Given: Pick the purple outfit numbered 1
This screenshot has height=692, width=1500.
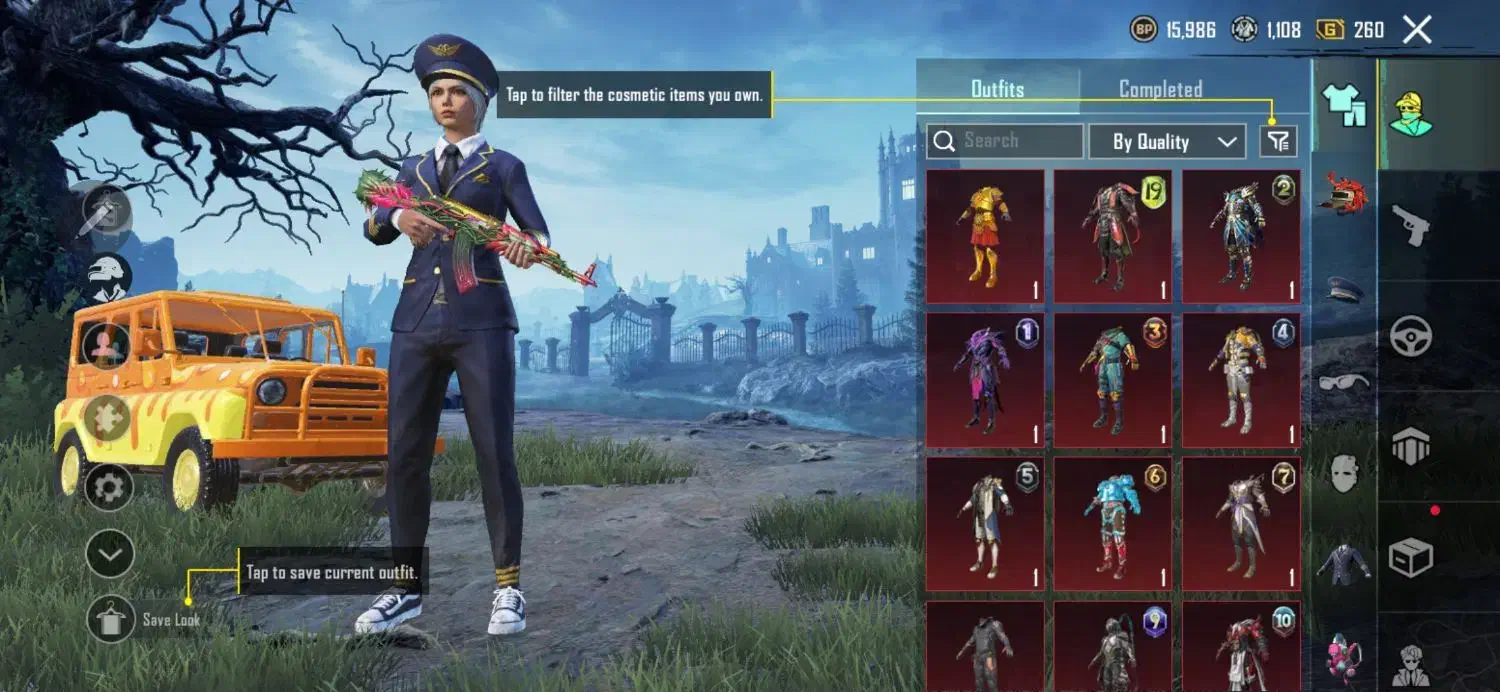Looking at the screenshot, I should [985, 380].
